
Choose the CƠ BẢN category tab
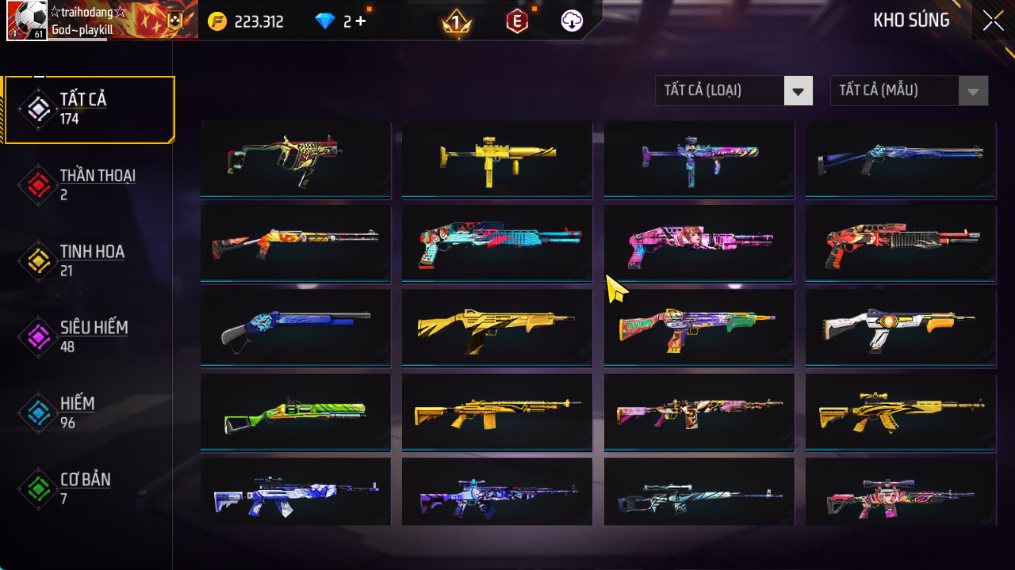click(85, 488)
